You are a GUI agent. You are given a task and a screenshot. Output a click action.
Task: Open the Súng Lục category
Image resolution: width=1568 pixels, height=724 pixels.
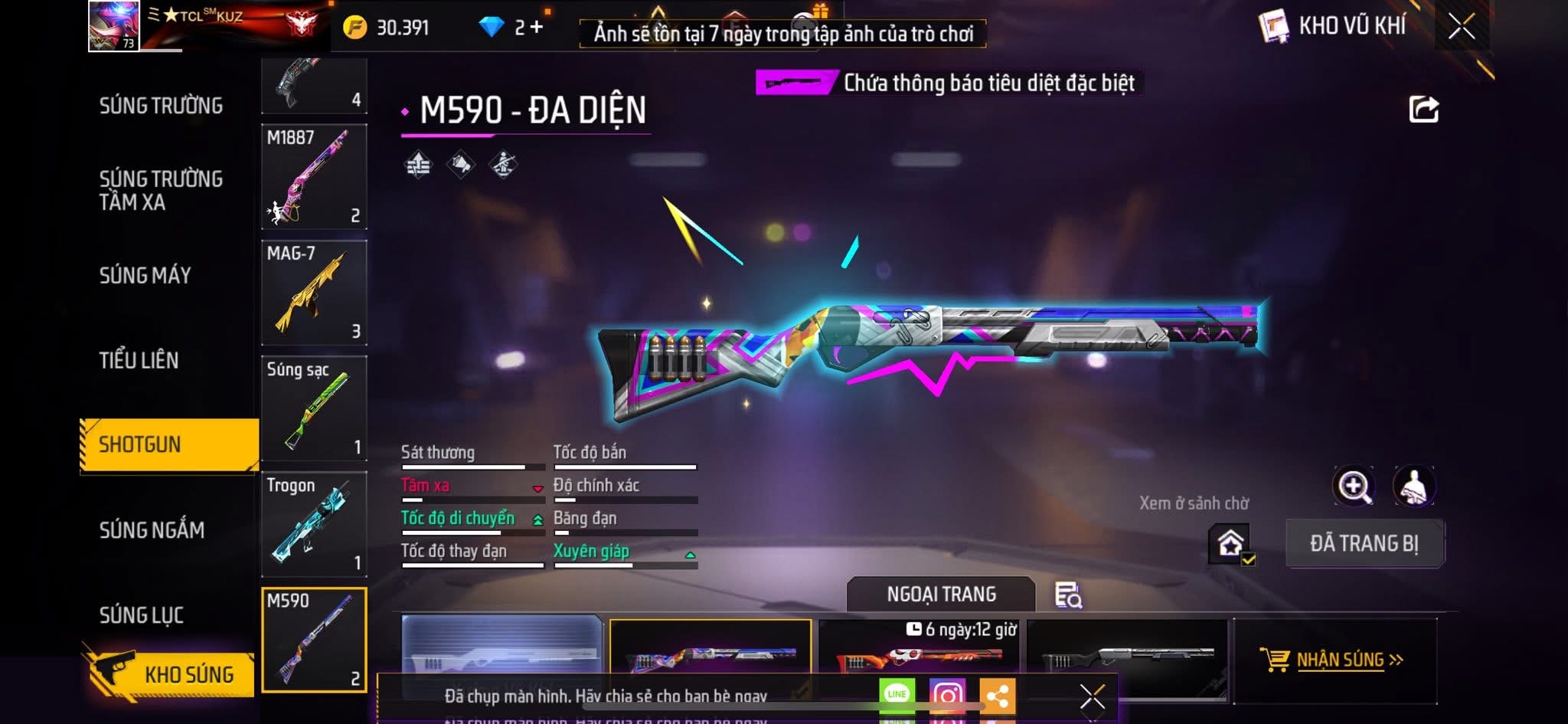tap(142, 614)
